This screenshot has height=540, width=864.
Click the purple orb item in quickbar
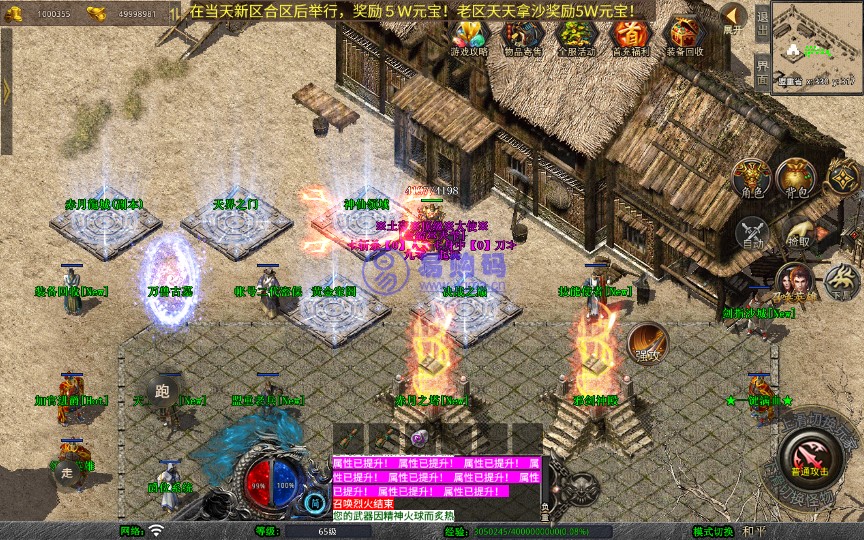point(418,438)
